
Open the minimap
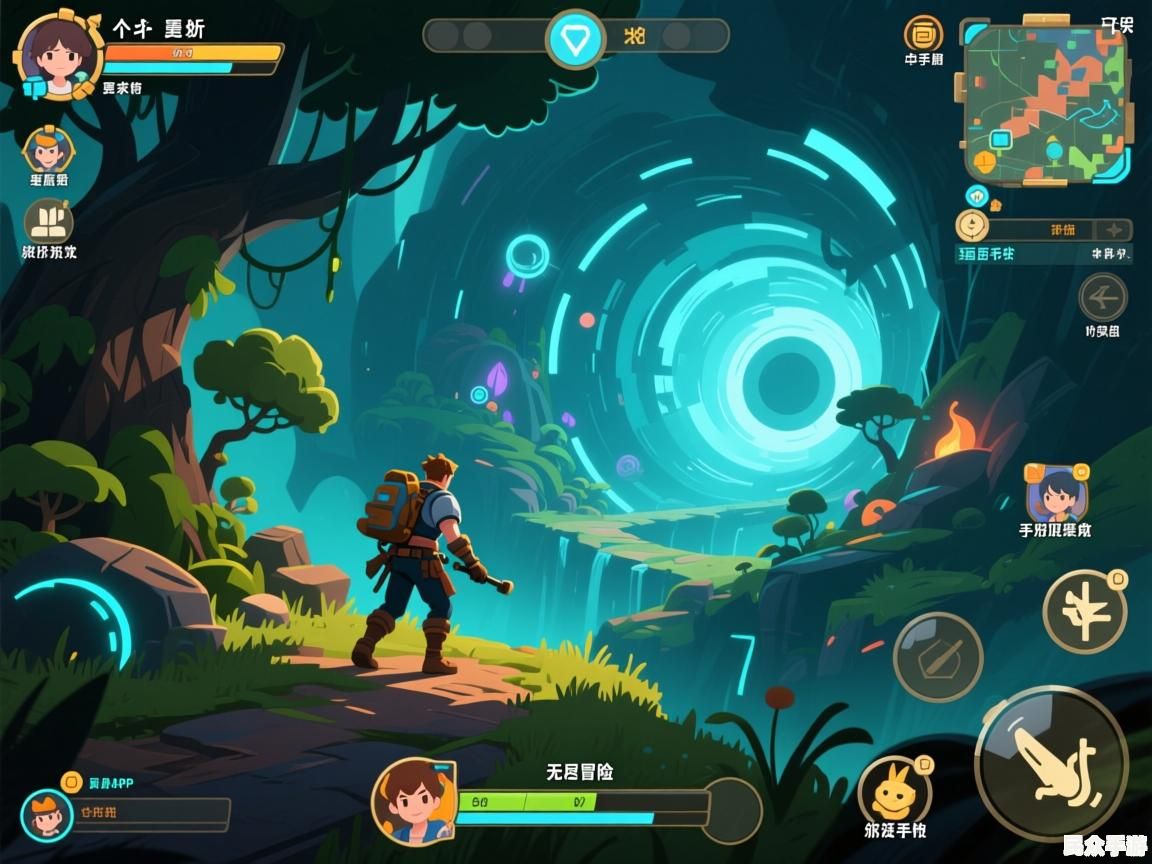coord(1045,102)
